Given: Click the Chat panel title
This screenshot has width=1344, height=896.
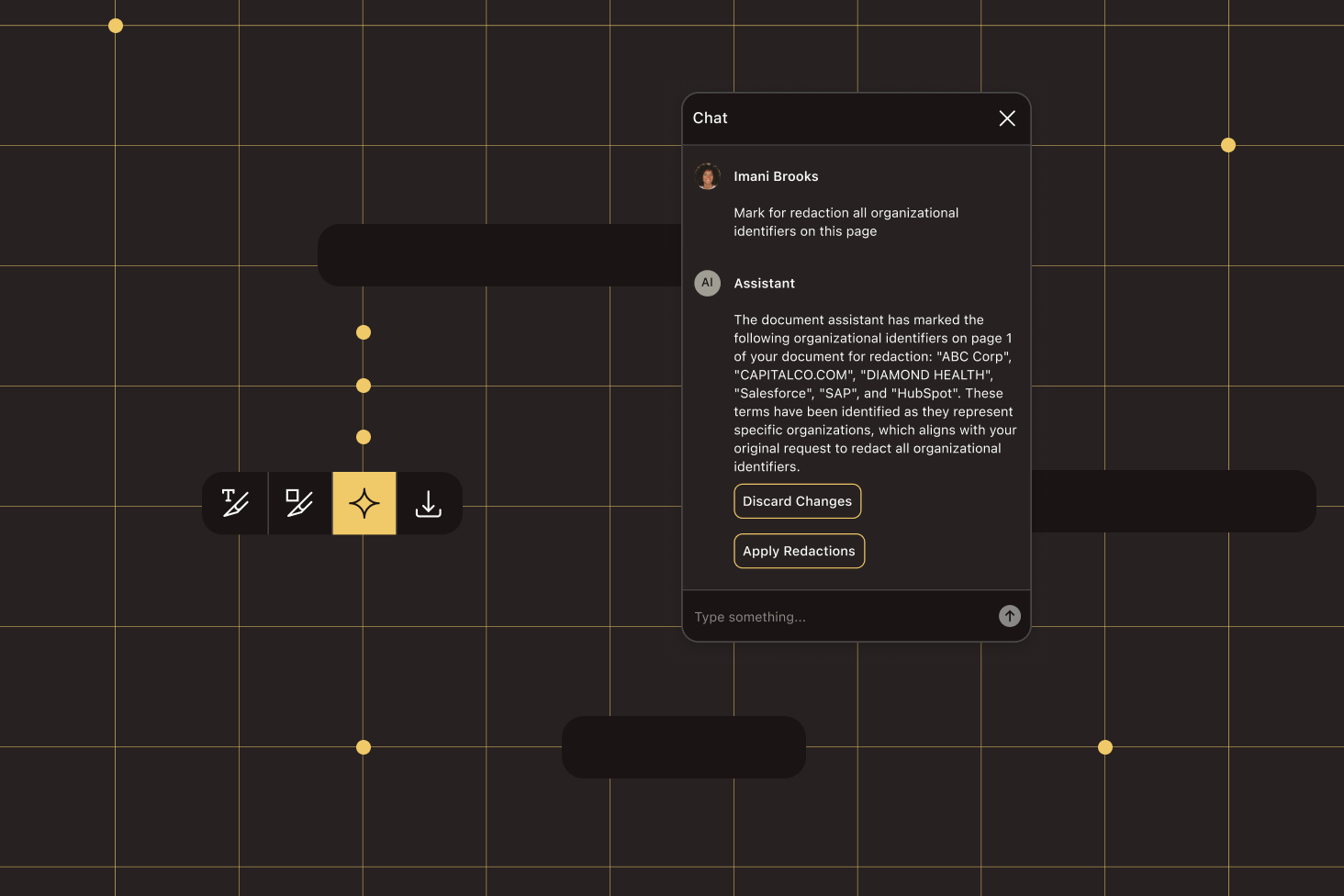Looking at the screenshot, I should pyautogui.click(x=710, y=118).
